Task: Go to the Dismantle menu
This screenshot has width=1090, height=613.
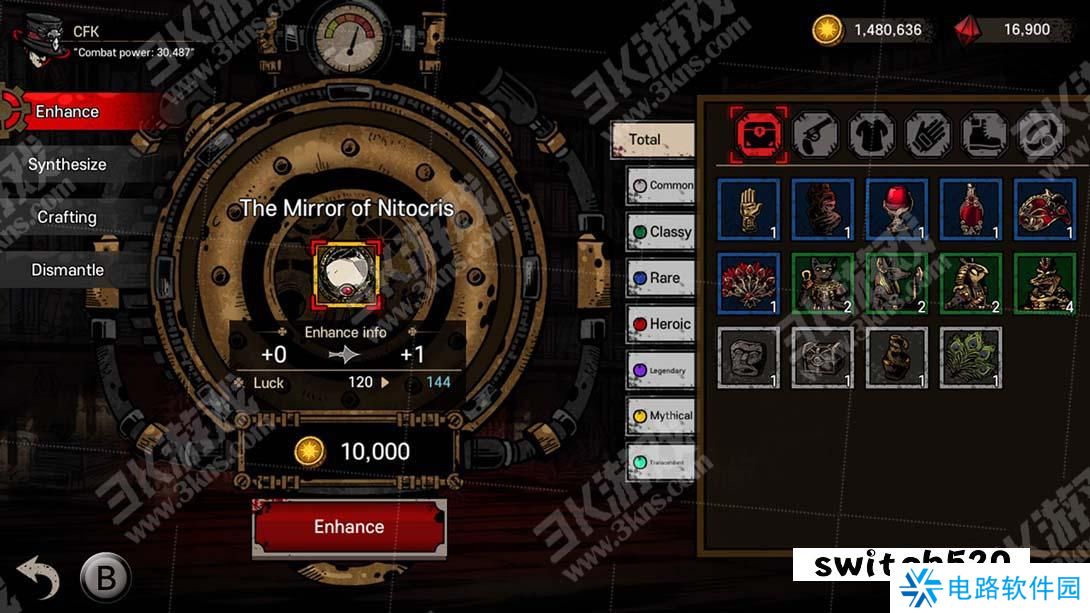Action: tap(67, 270)
